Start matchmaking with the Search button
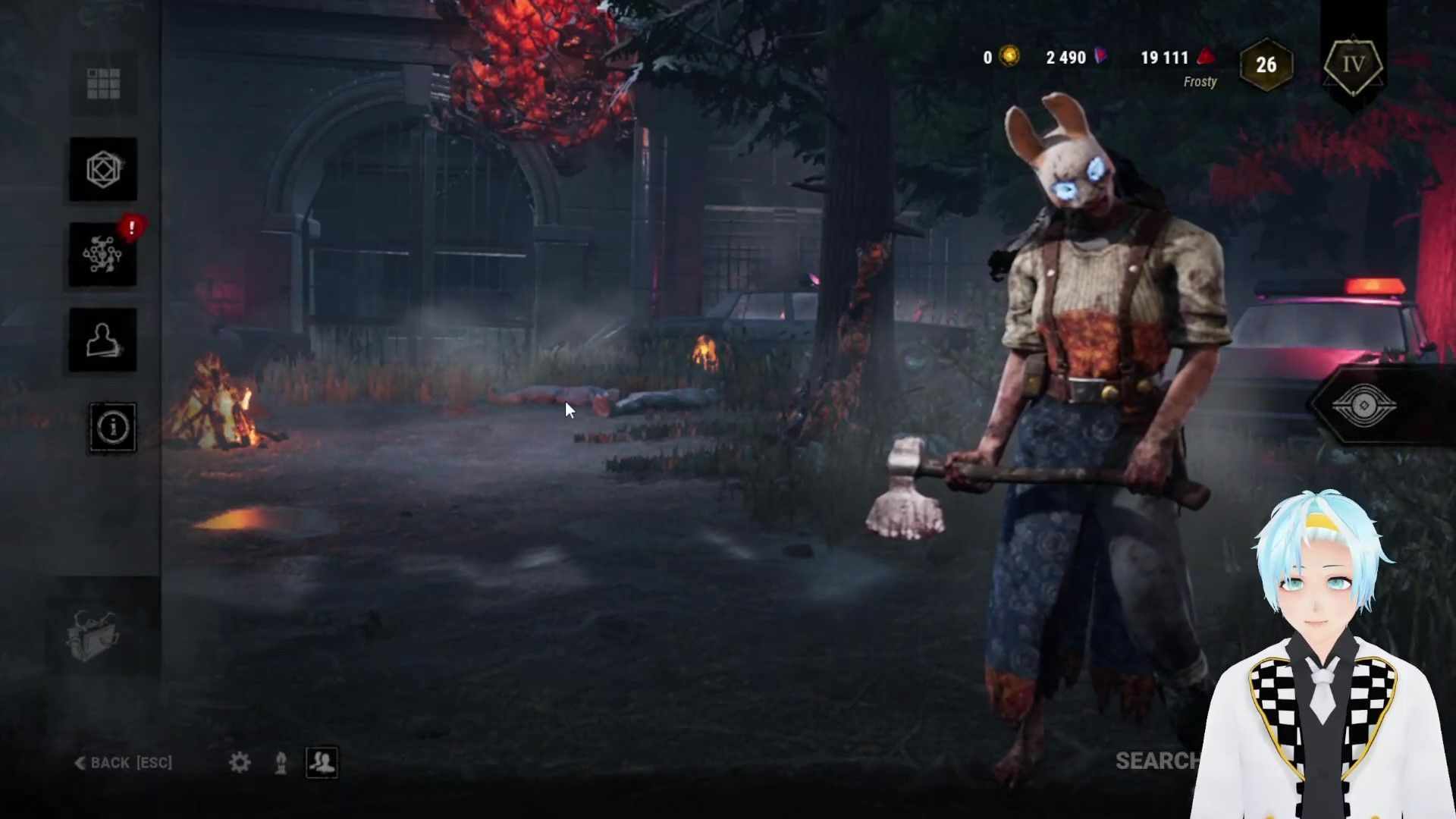The image size is (1456, 819). (1156, 761)
